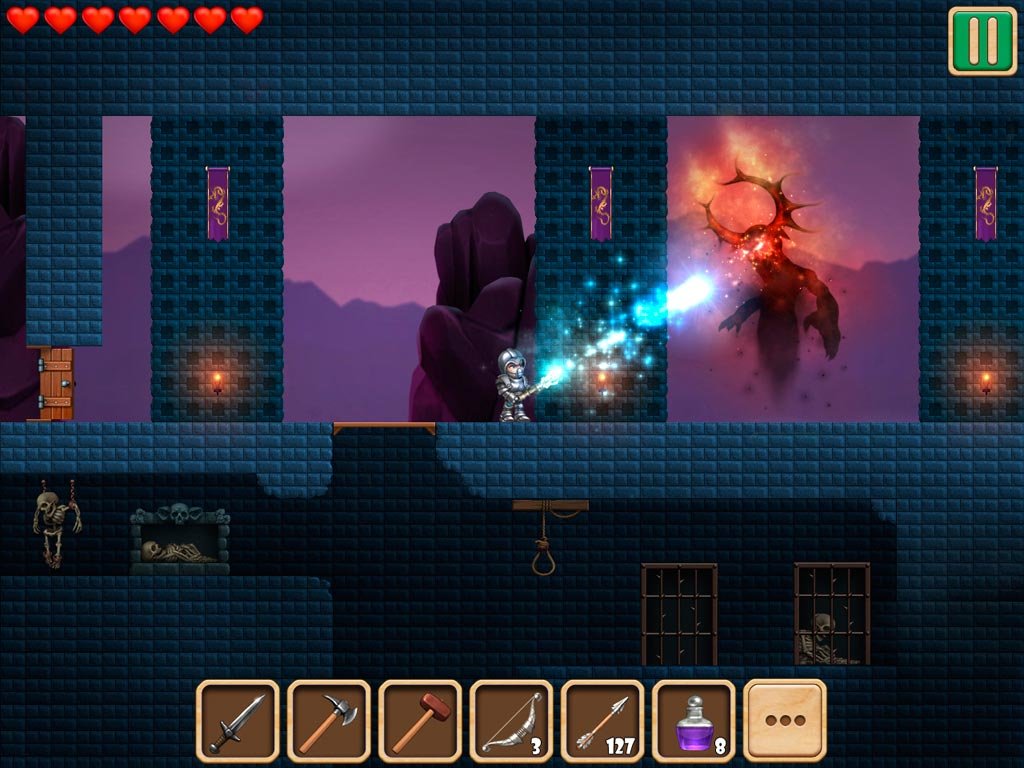
Task: Open the three-dots inventory button
Action: tap(785, 721)
